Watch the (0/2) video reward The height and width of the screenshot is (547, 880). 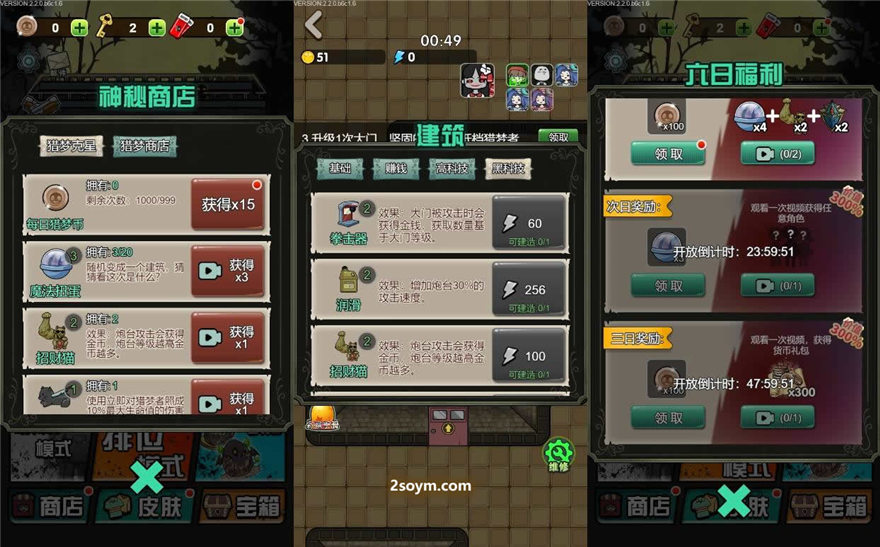pos(777,154)
